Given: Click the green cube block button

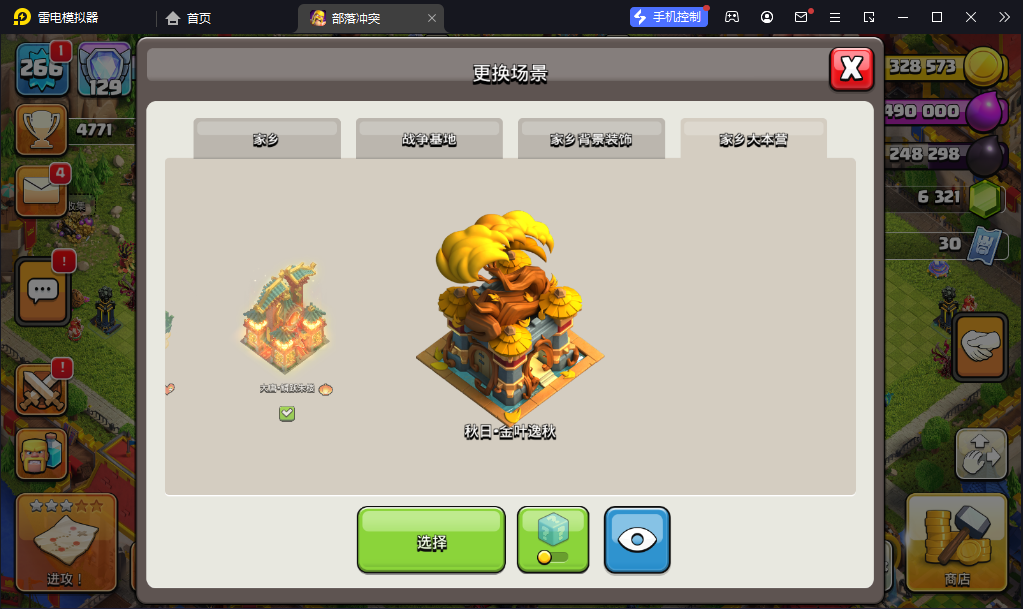Looking at the screenshot, I should pyautogui.click(x=553, y=540).
